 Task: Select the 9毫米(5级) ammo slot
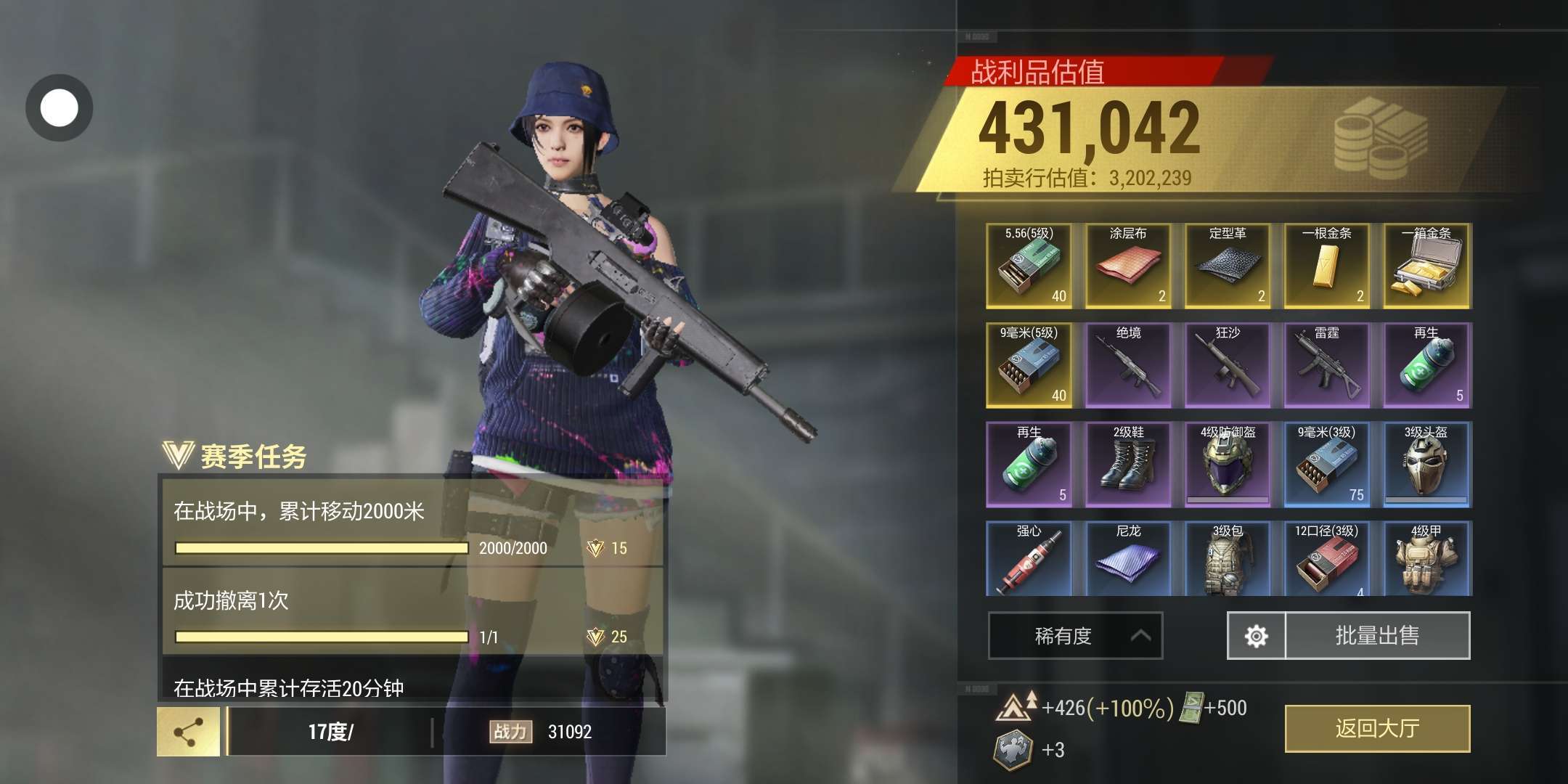(x=1029, y=365)
